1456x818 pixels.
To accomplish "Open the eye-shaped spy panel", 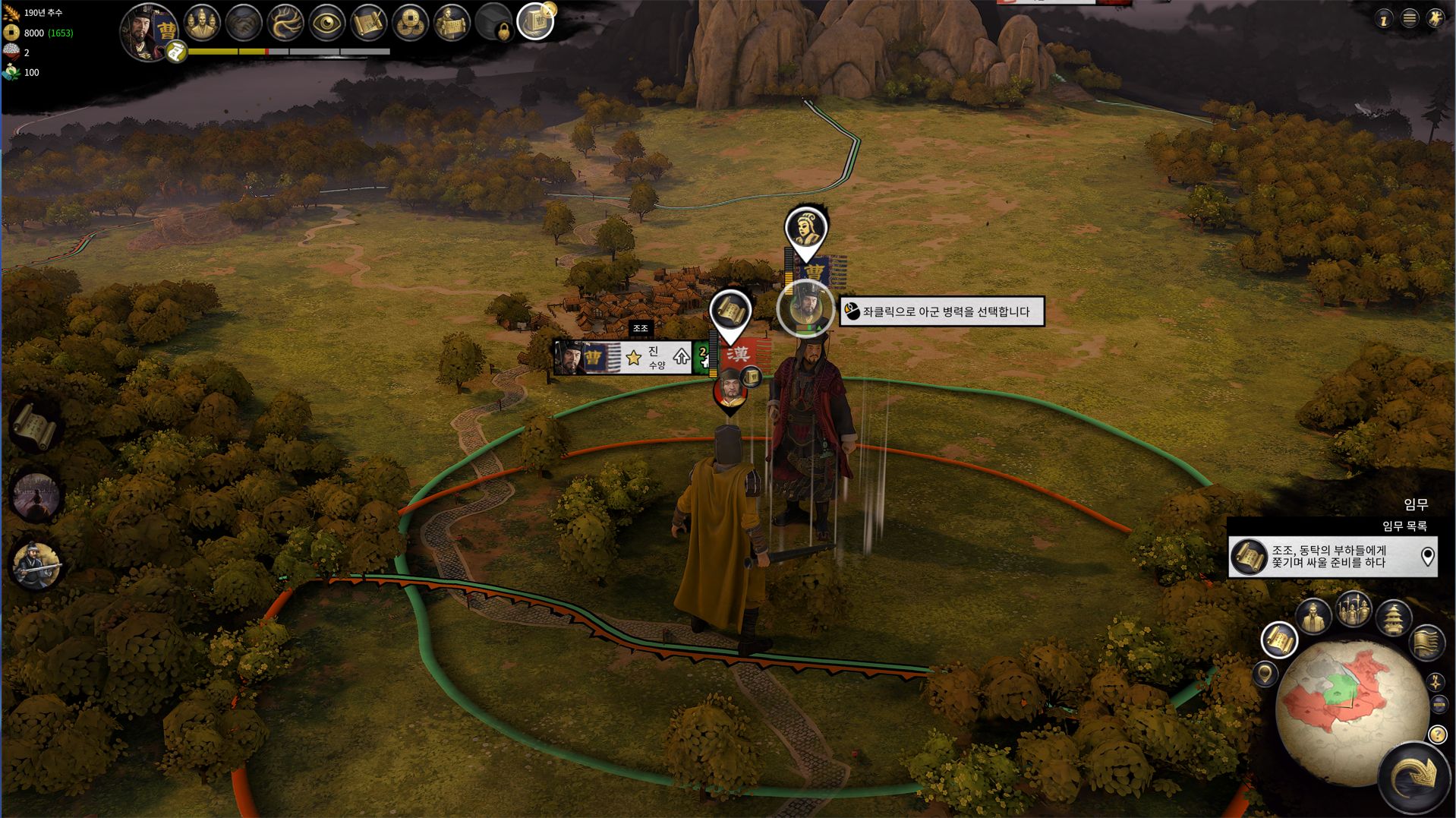I will click(x=327, y=24).
